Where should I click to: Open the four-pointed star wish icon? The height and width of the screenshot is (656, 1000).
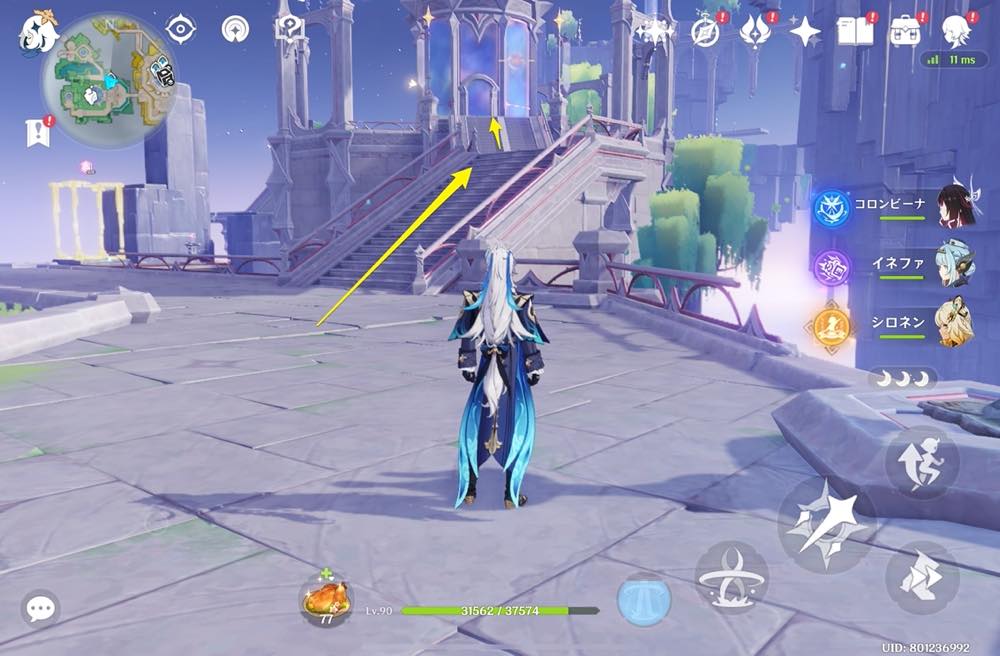pyautogui.click(x=805, y=32)
